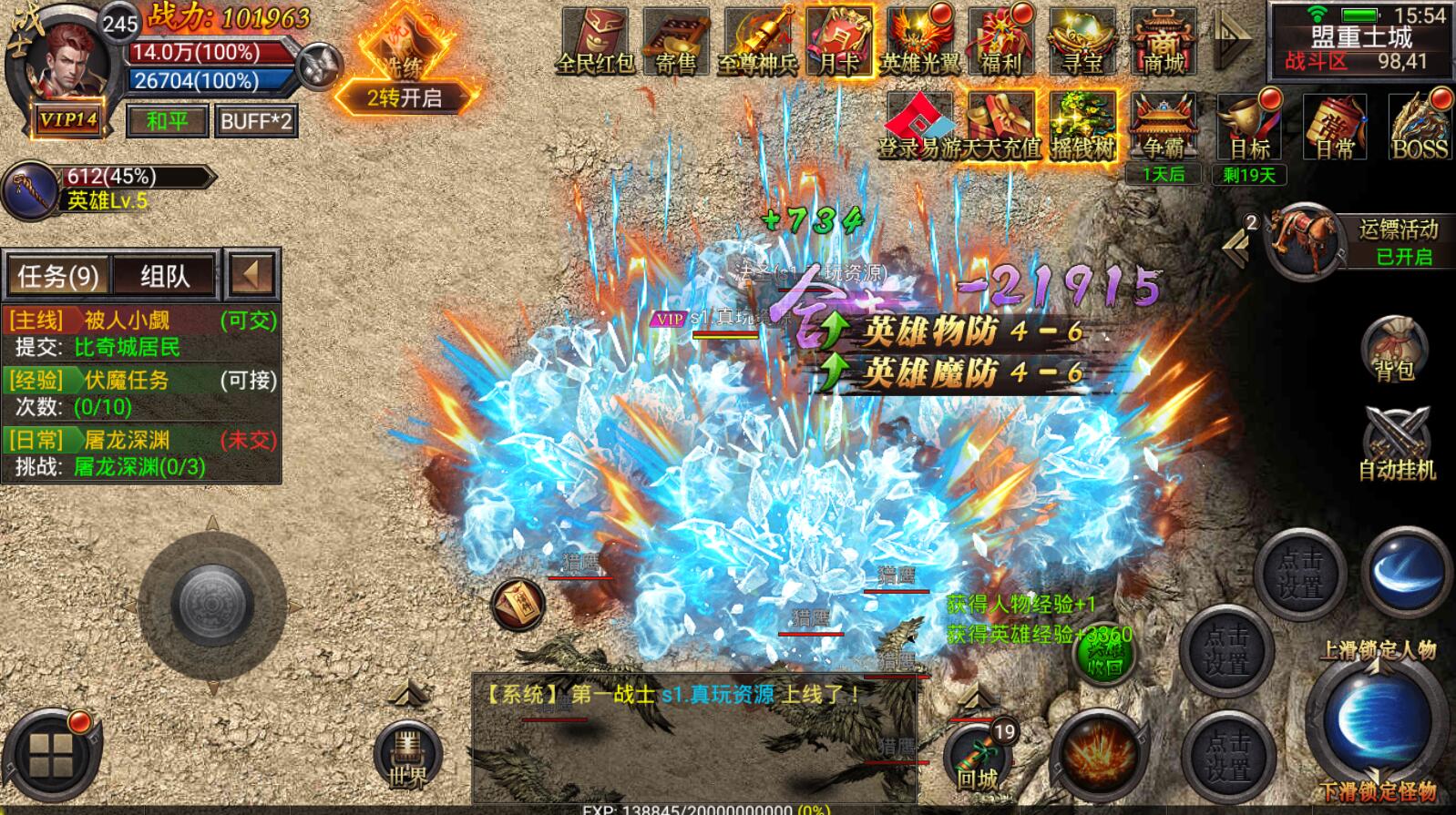This screenshot has height=815, width=1456.
Task: Open the 月卡 monthly card offer
Action: (838, 42)
